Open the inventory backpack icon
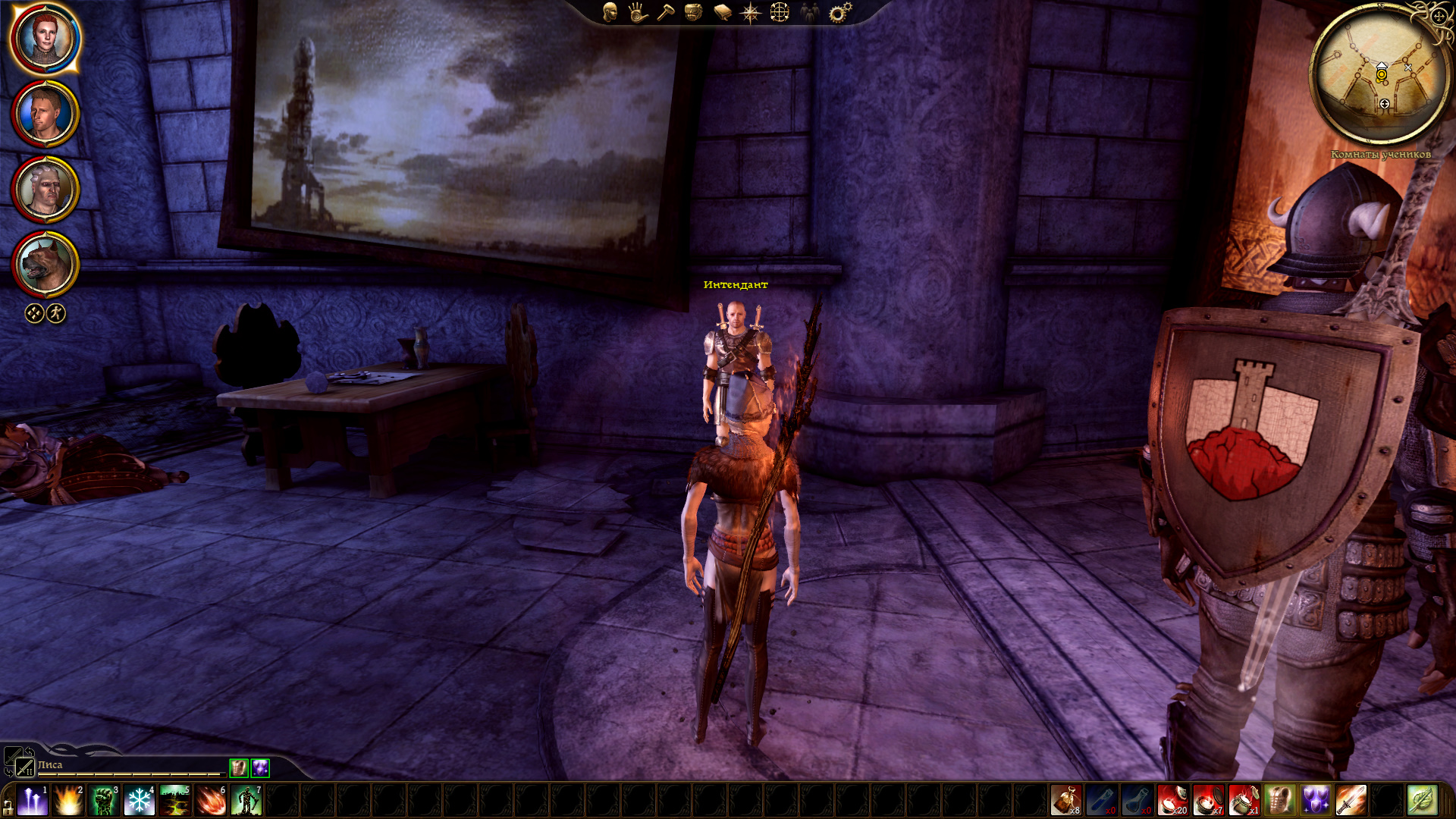This screenshot has height=819, width=1456. click(693, 12)
